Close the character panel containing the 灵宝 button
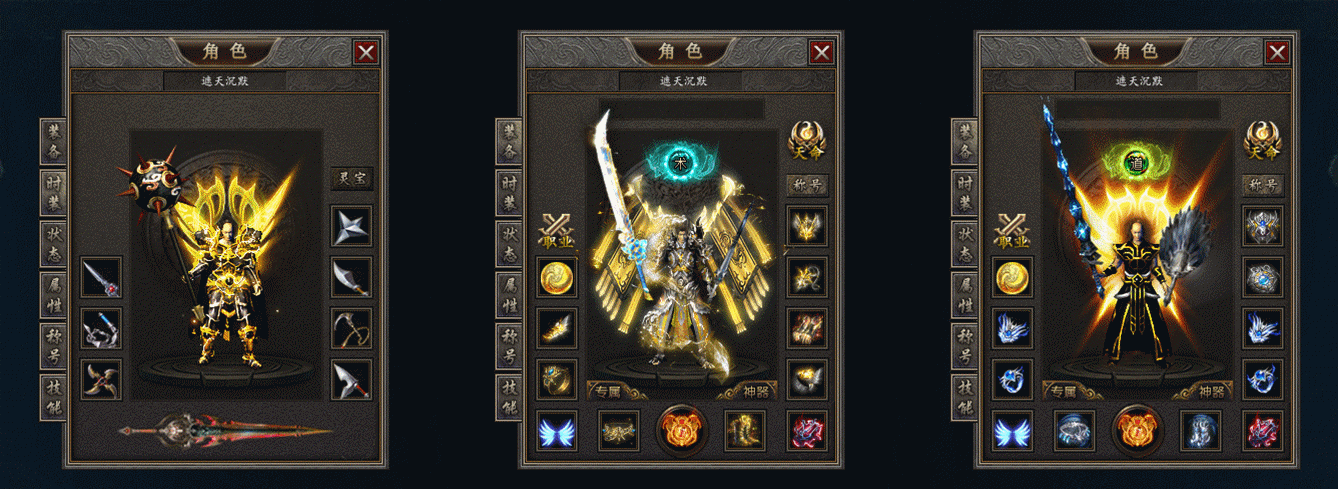 [366, 53]
